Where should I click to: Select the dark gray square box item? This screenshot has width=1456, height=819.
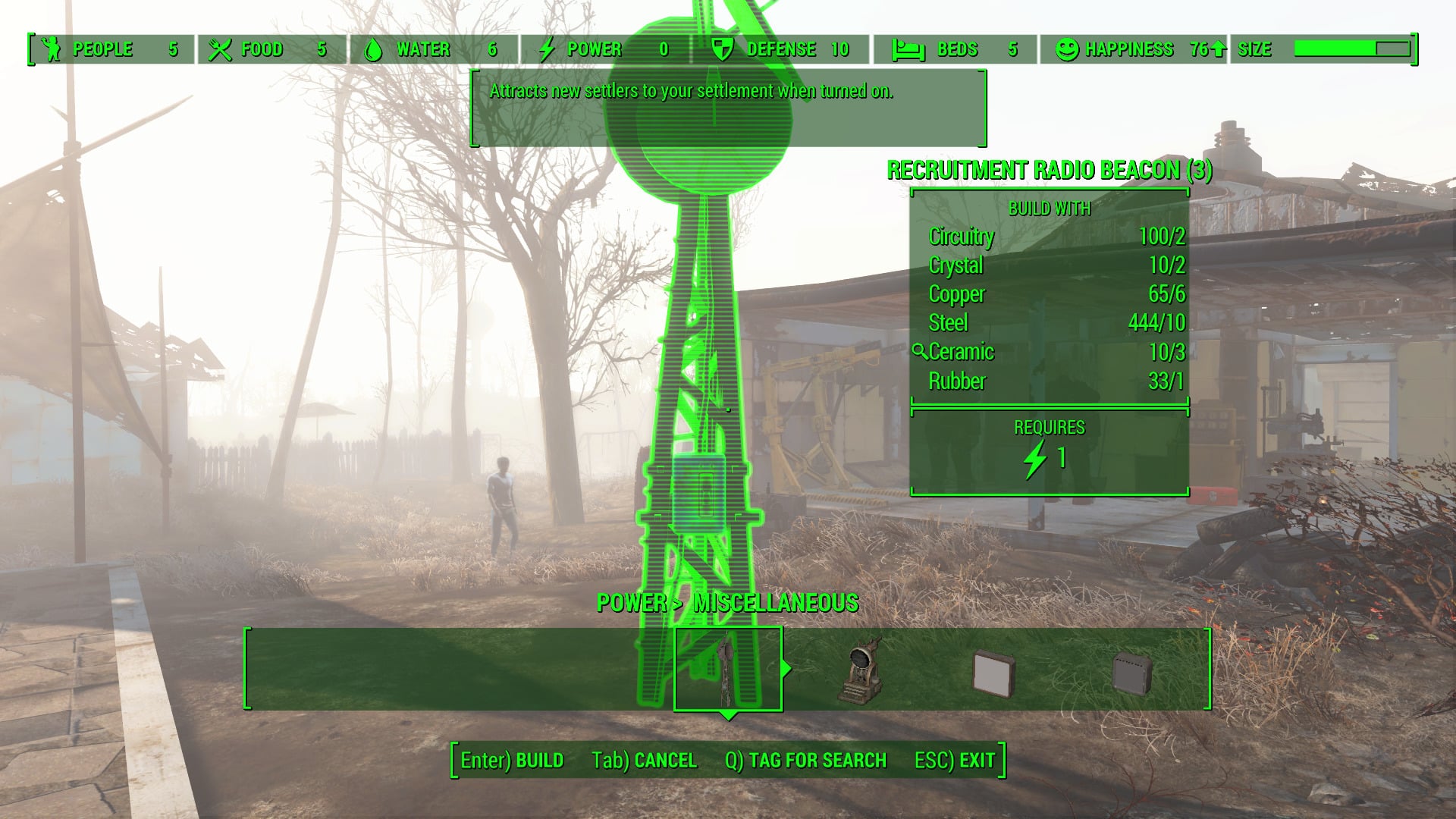(1132, 672)
